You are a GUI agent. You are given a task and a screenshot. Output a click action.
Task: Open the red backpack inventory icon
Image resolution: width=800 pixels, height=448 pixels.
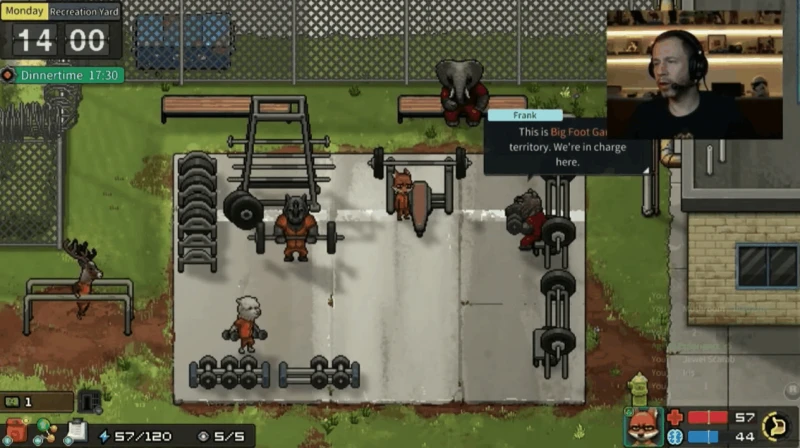[x=16, y=432]
